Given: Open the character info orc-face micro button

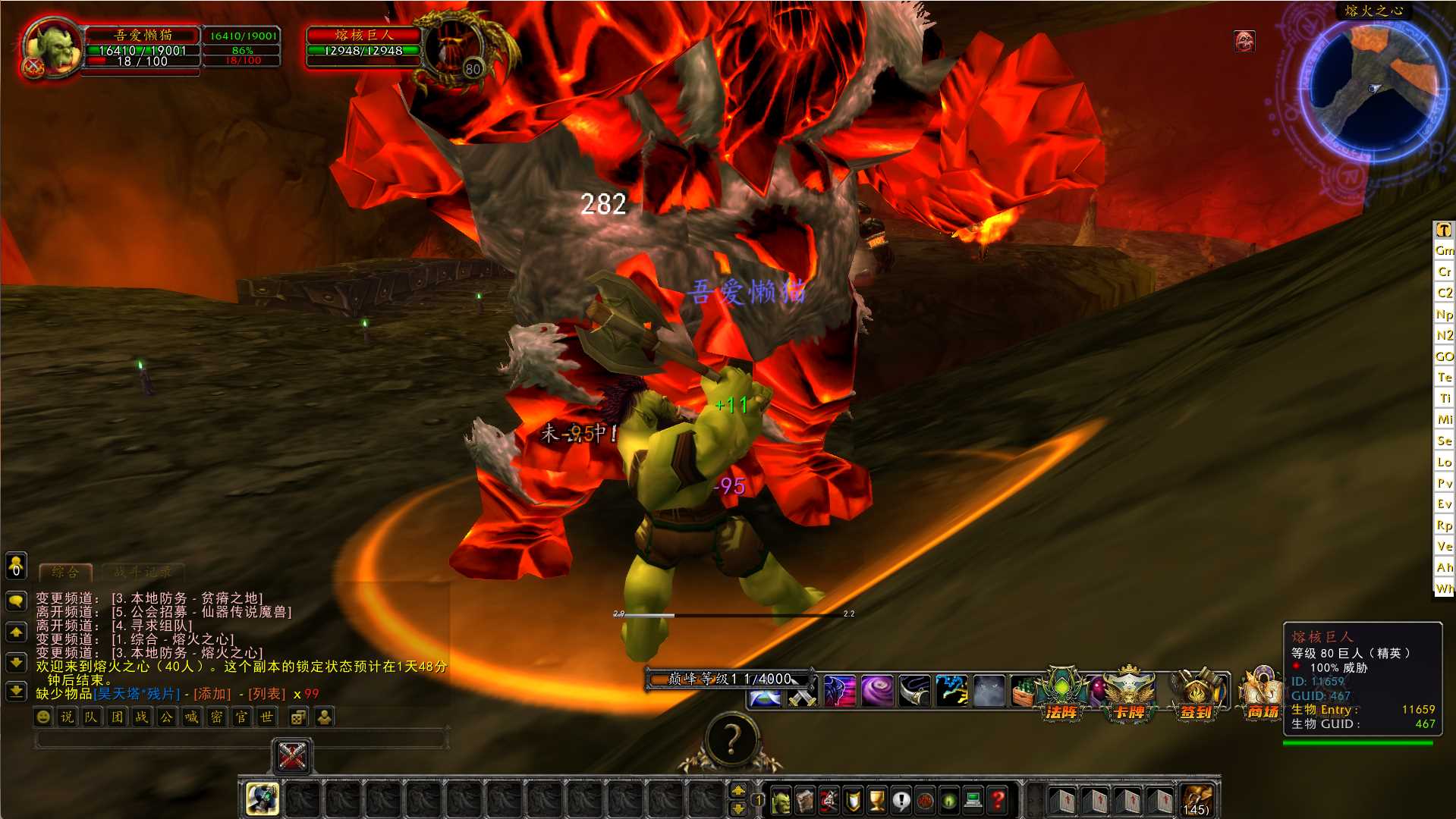Looking at the screenshot, I should pyautogui.click(x=781, y=800).
